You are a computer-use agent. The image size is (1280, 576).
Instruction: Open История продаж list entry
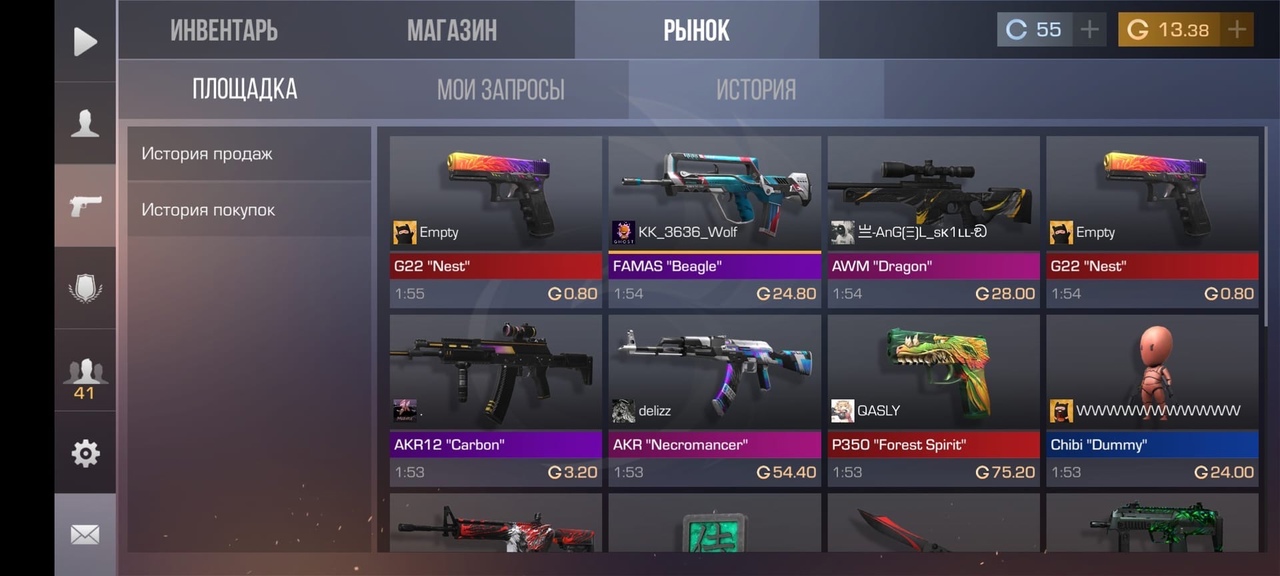coord(249,154)
